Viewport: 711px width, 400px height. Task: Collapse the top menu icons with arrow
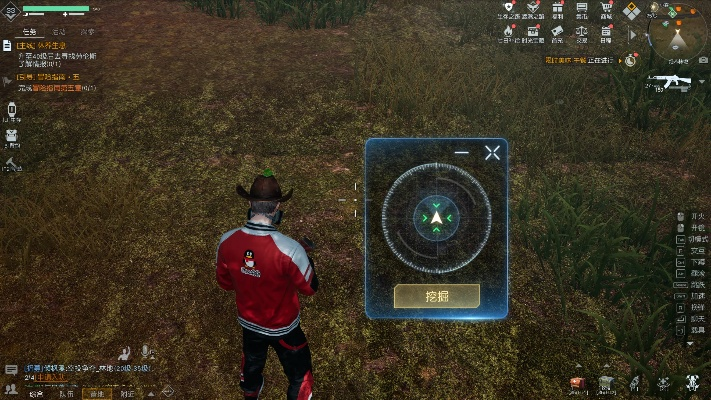tap(631, 33)
